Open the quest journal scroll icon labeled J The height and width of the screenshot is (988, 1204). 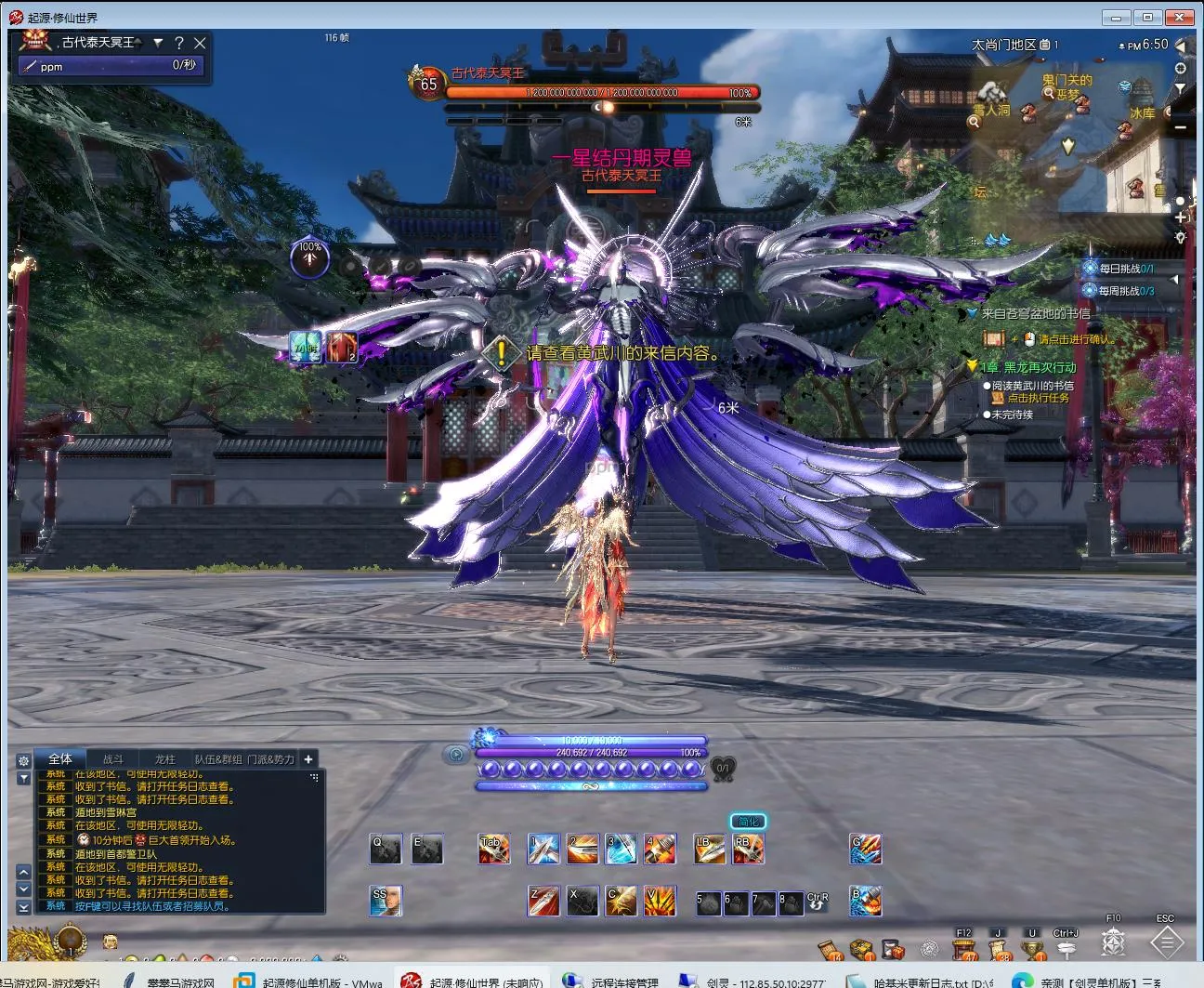coord(1000,948)
